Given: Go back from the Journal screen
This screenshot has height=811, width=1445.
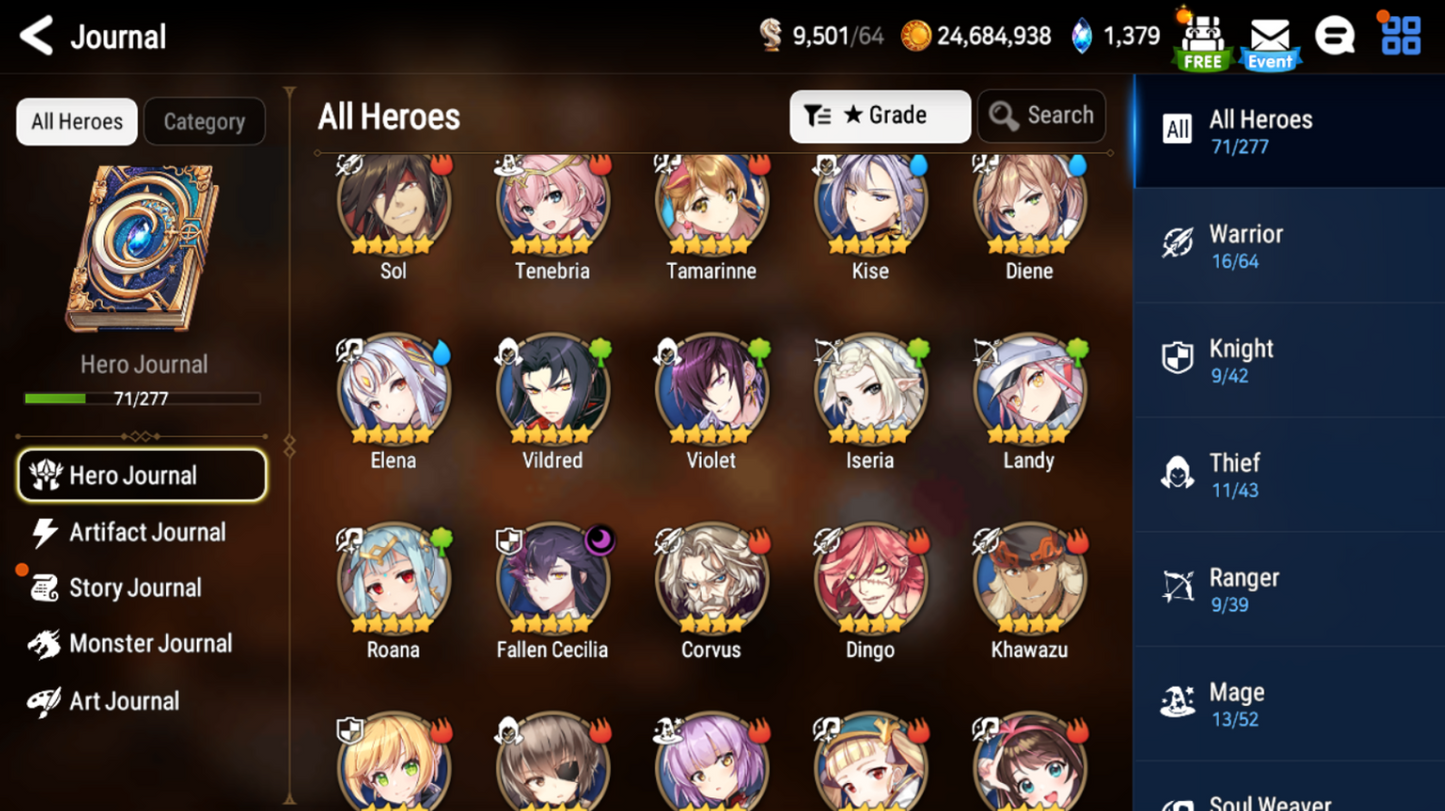Looking at the screenshot, I should (37, 37).
